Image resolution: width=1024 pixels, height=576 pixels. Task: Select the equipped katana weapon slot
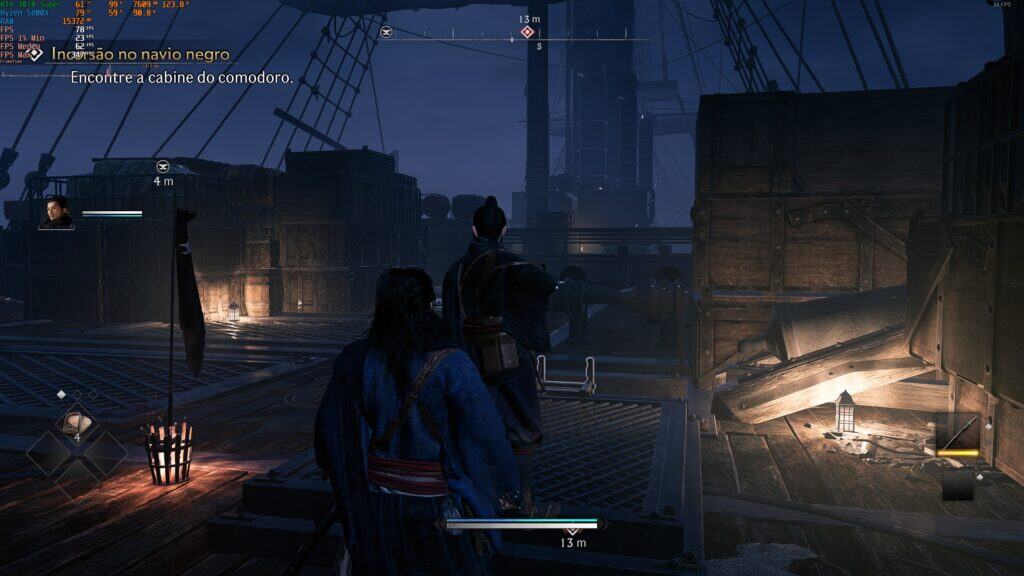pos(957,435)
